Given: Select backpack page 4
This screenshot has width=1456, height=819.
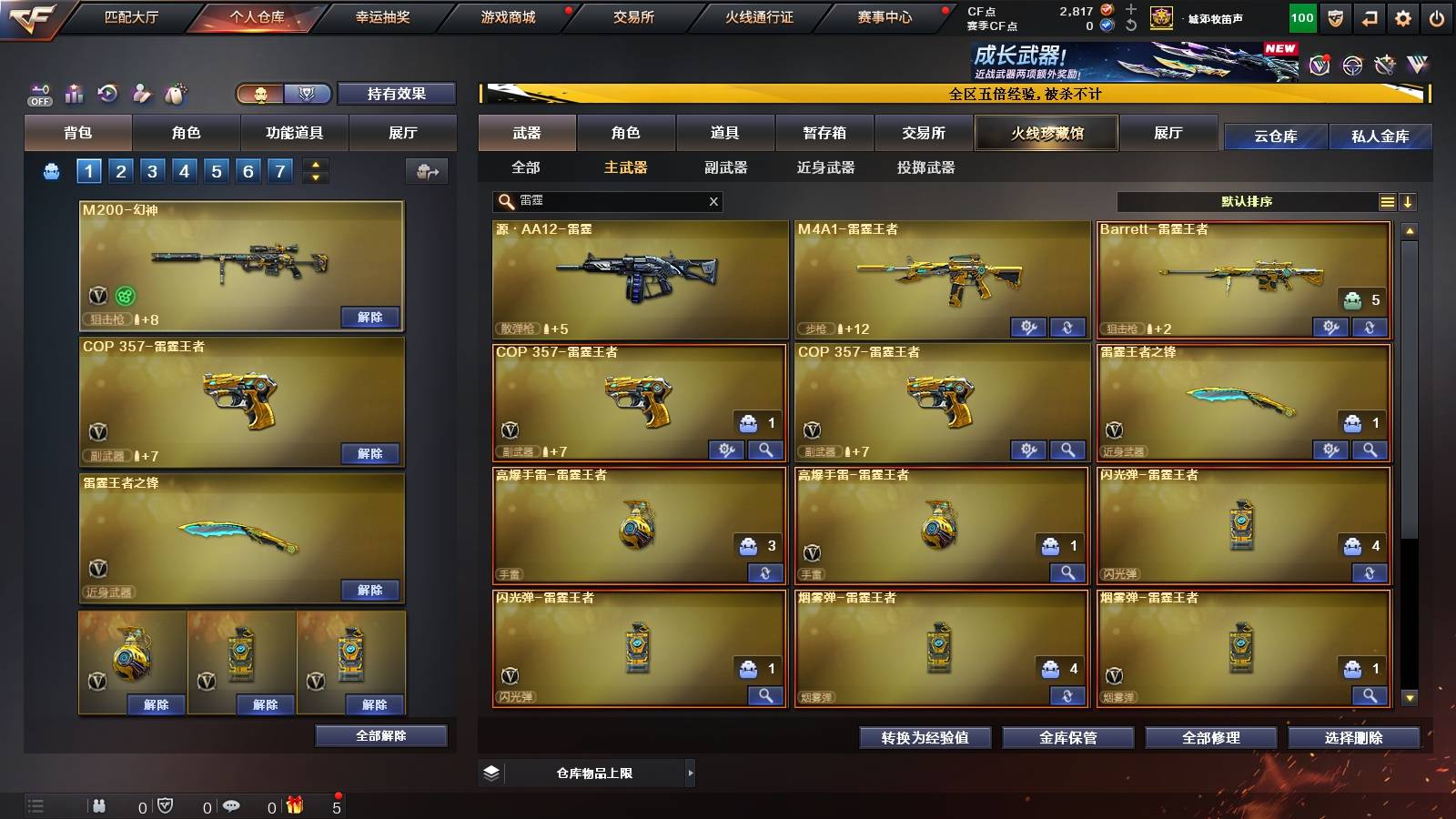Looking at the screenshot, I should point(185,170).
